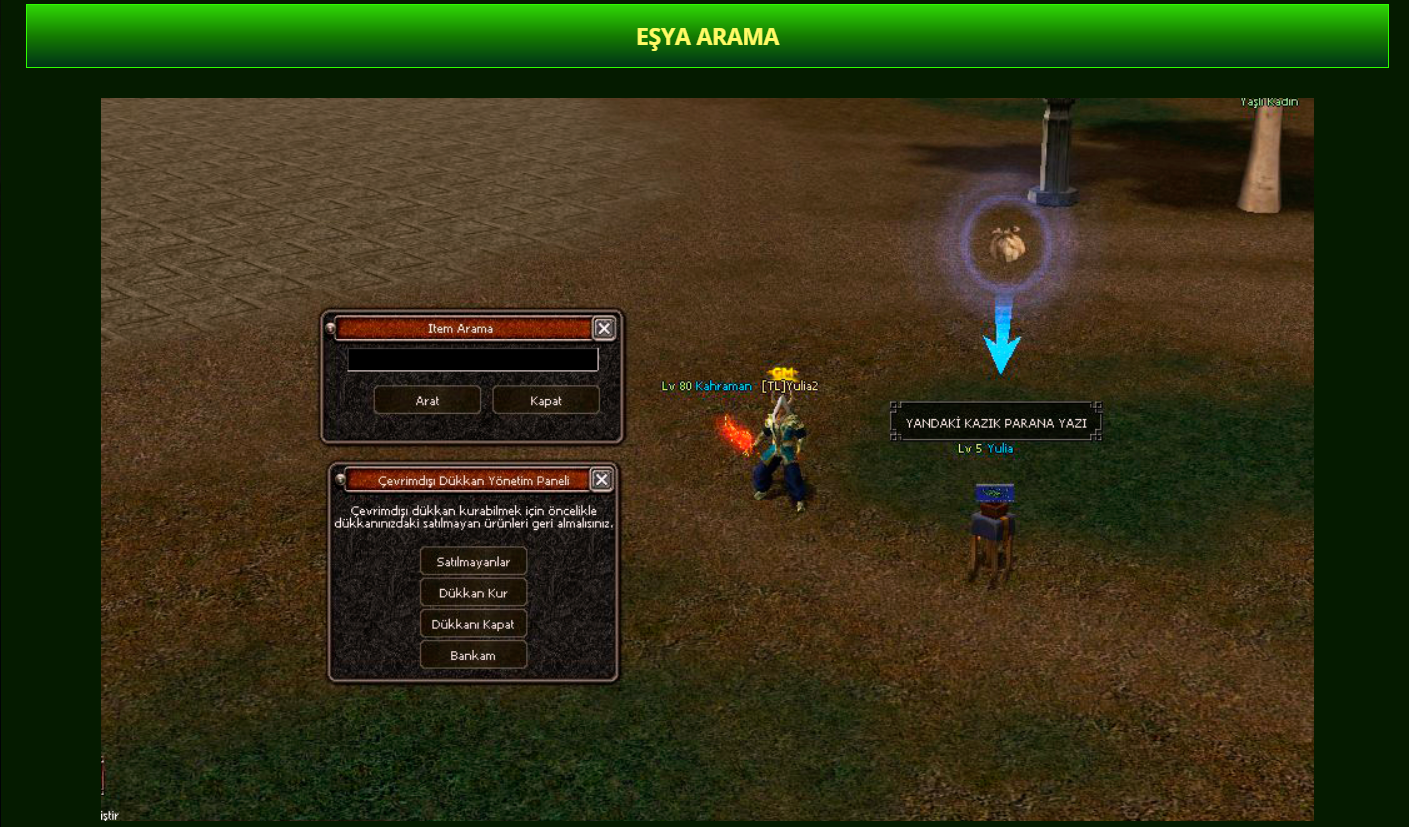Screen dimensions: 1409x827
Task: Open the Satılmayanlar unsold items list
Action: click(473, 562)
